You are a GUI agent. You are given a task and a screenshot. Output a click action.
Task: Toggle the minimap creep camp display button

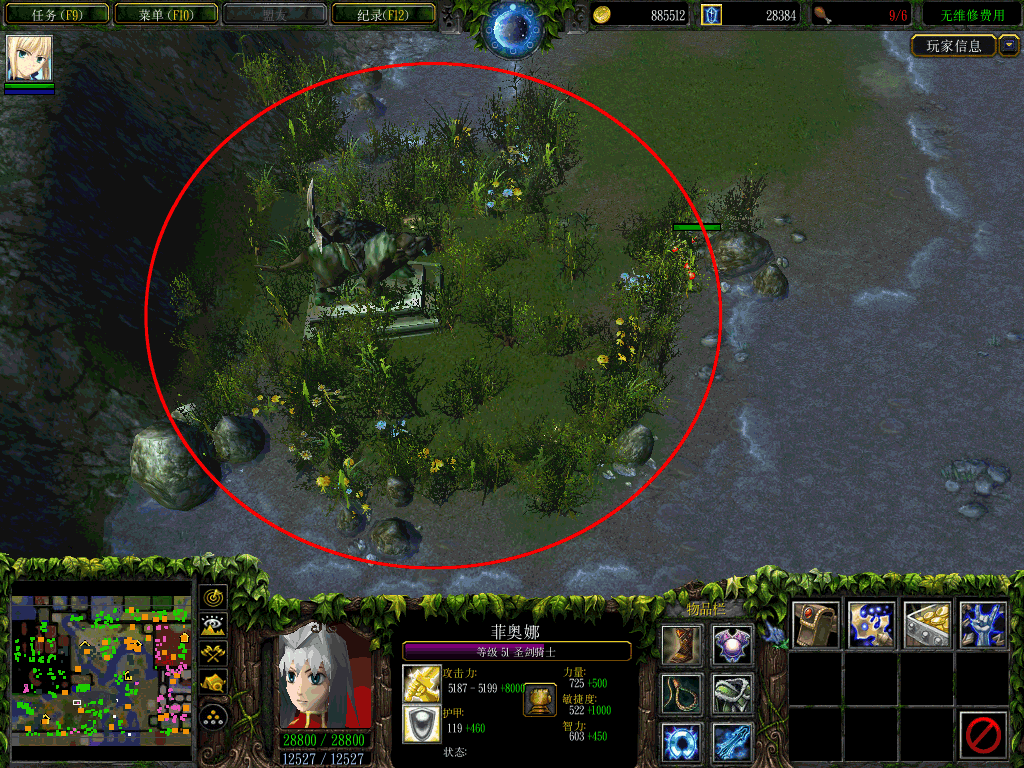213,684
